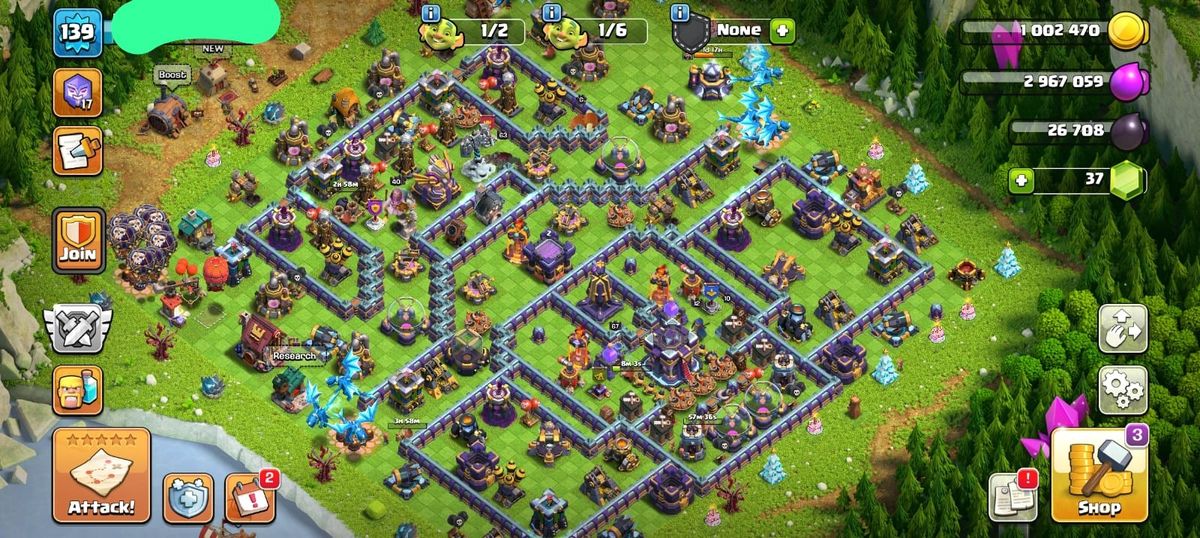Tap the Attack! button

101,475
